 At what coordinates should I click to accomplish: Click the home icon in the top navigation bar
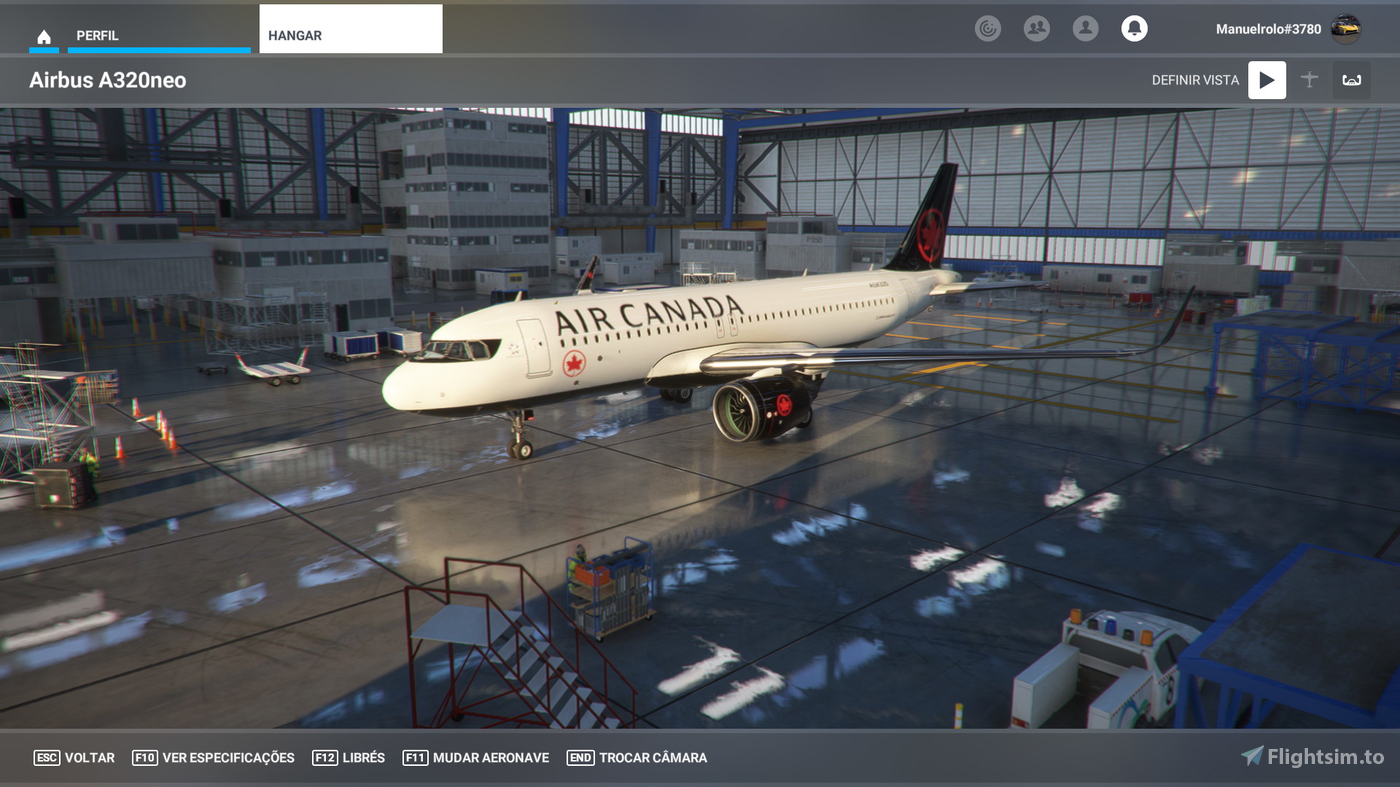[44, 35]
